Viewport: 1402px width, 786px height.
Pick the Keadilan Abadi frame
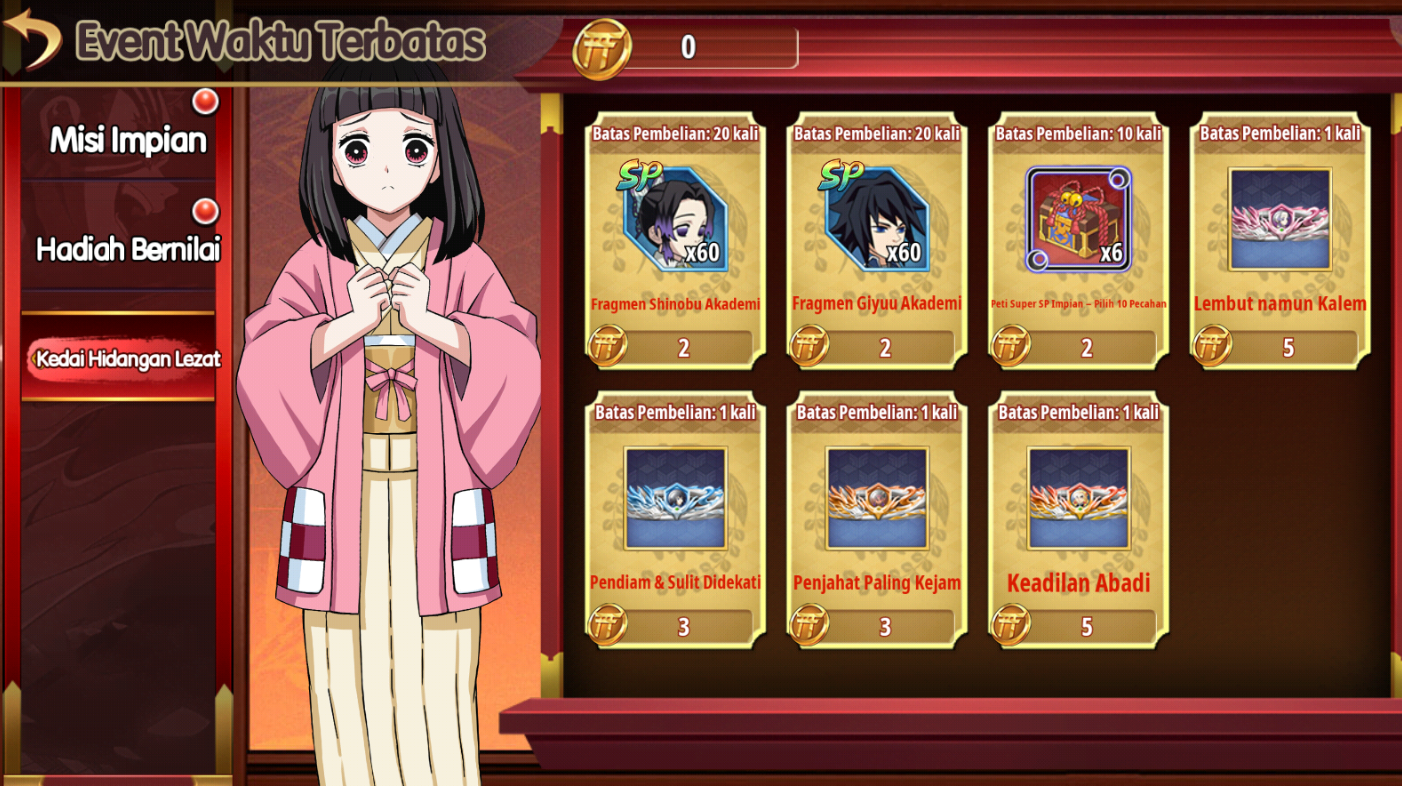click(x=1078, y=499)
